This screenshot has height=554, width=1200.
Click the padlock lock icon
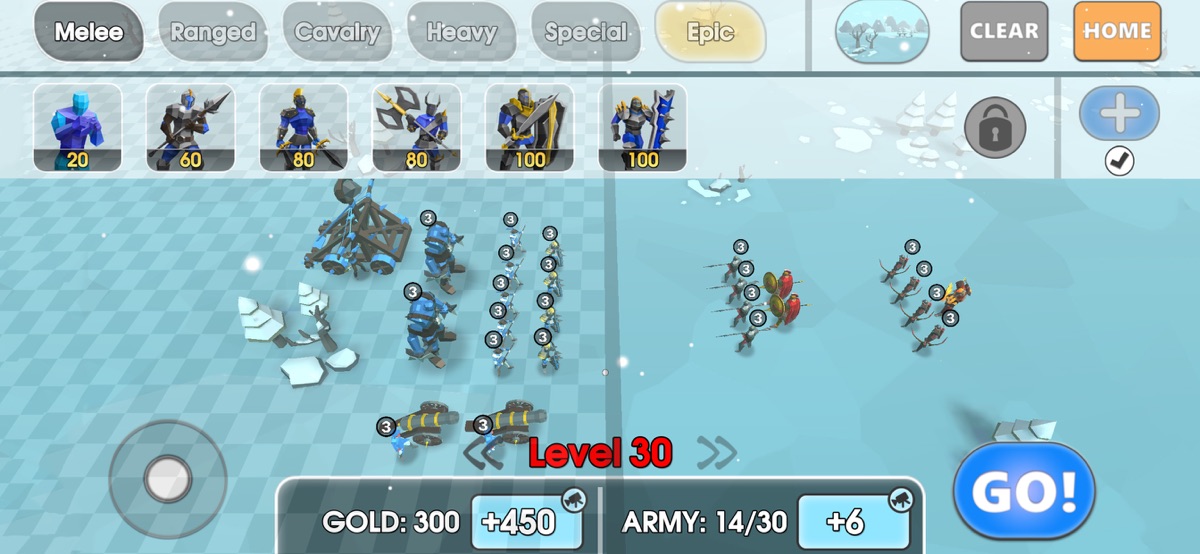[x=996, y=126]
